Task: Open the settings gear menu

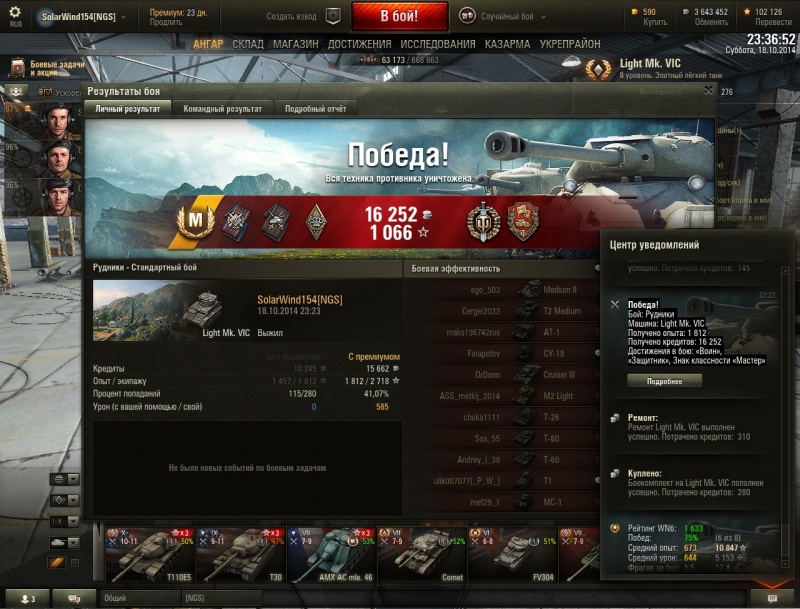Action: point(14,13)
